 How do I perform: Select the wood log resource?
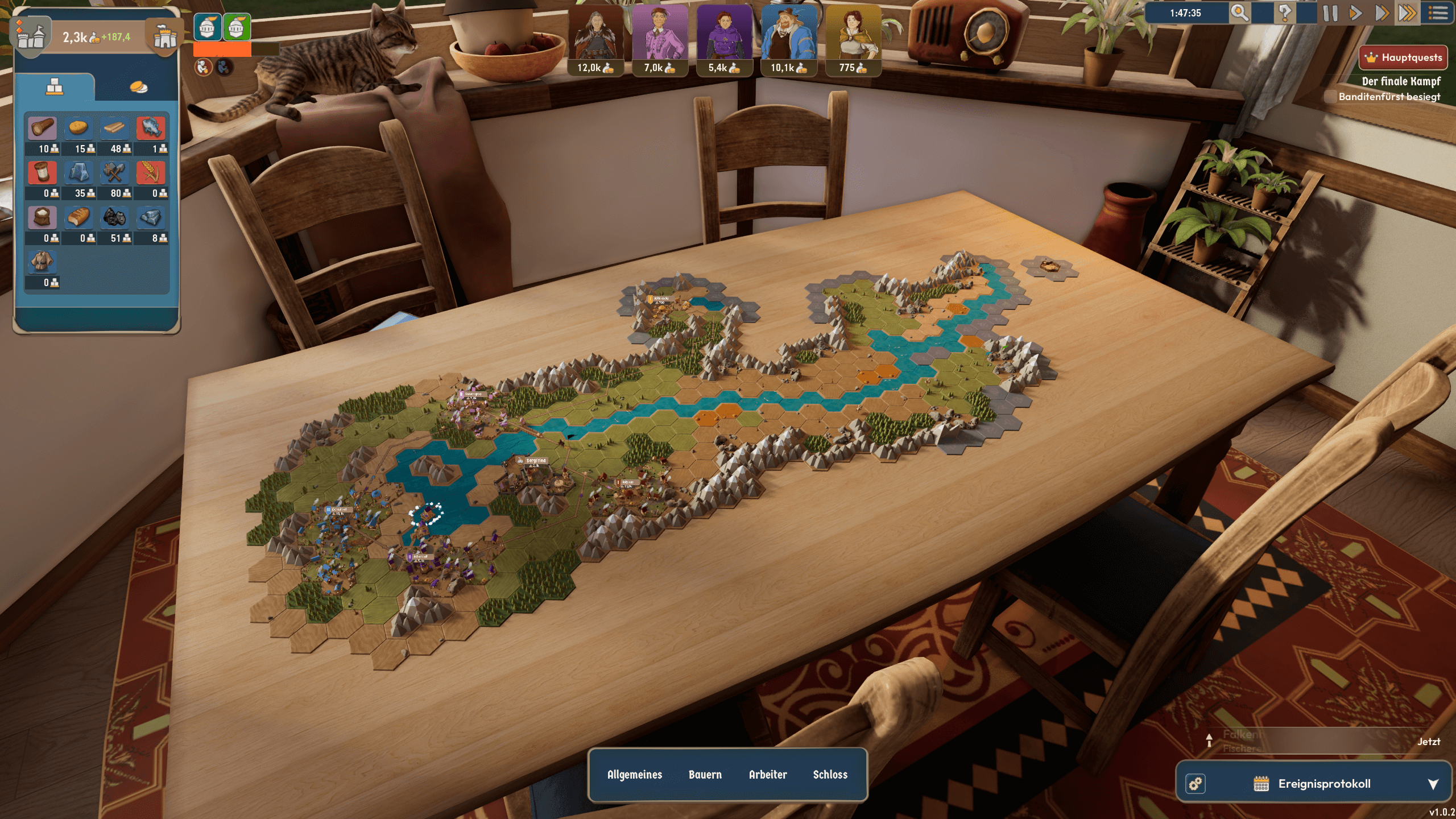tap(42, 129)
